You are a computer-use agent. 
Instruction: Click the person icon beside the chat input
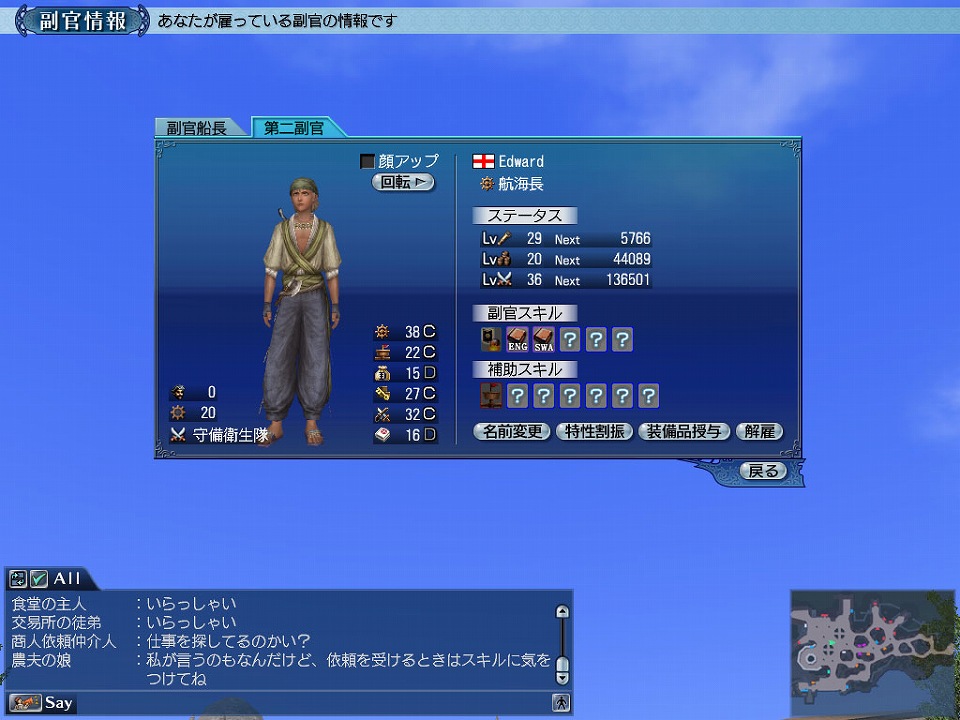click(562, 703)
